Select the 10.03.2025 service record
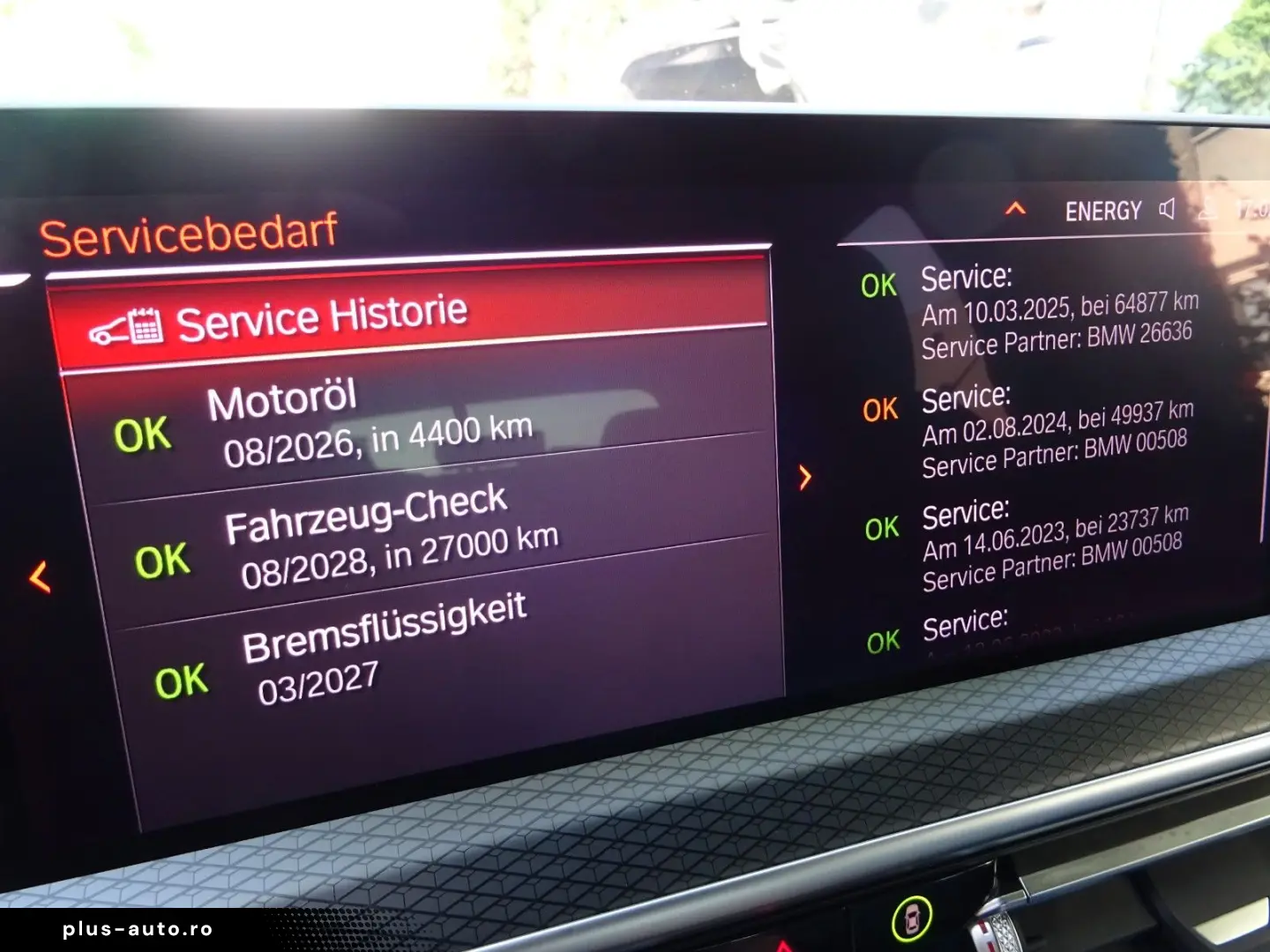Screen dimensions: 1270x952 [1057, 312]
